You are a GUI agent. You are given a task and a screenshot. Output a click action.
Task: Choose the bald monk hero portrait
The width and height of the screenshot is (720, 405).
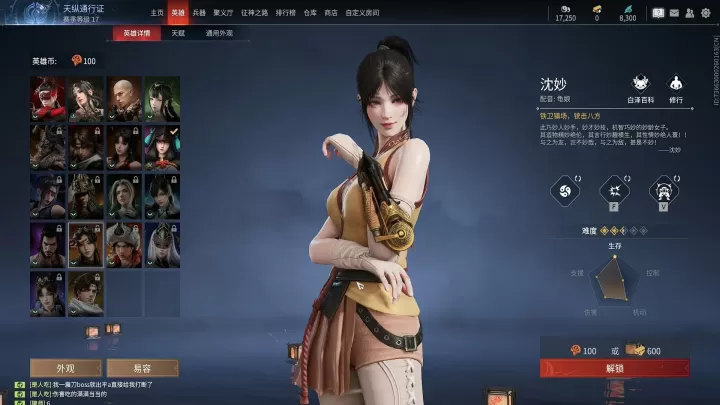(x=124, y=94)
